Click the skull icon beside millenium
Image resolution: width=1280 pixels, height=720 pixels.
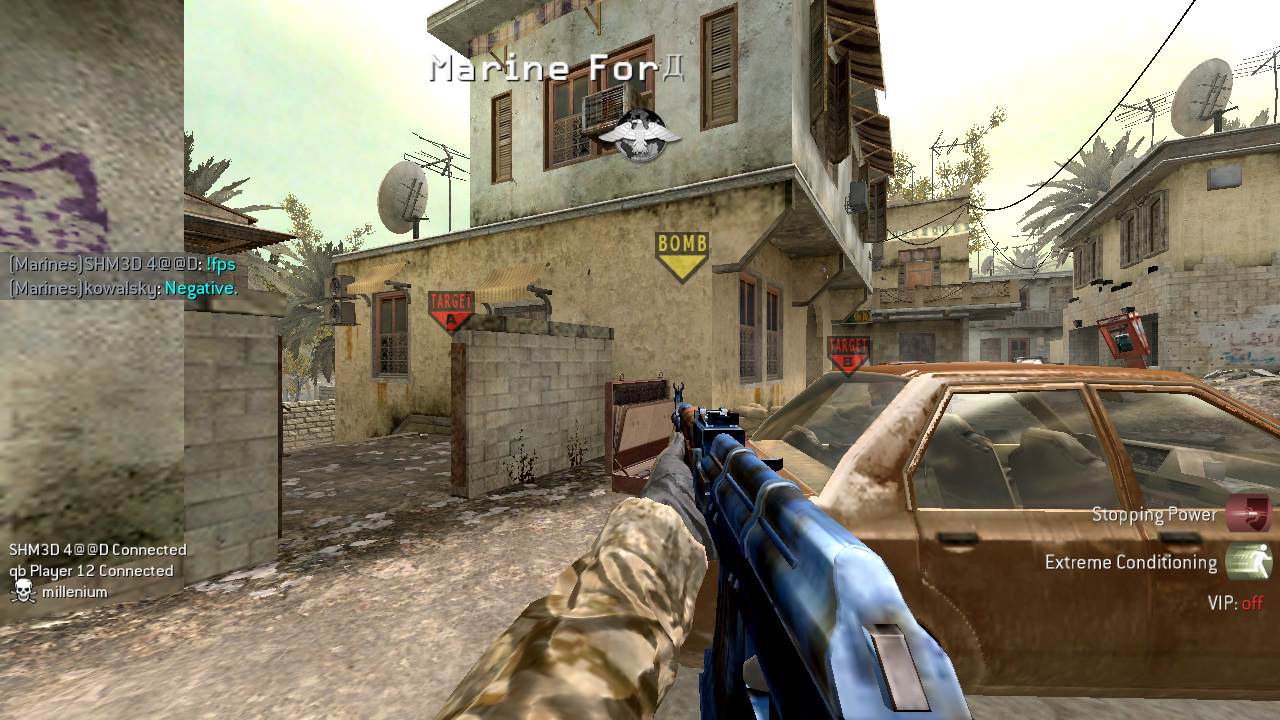[22, 592]
